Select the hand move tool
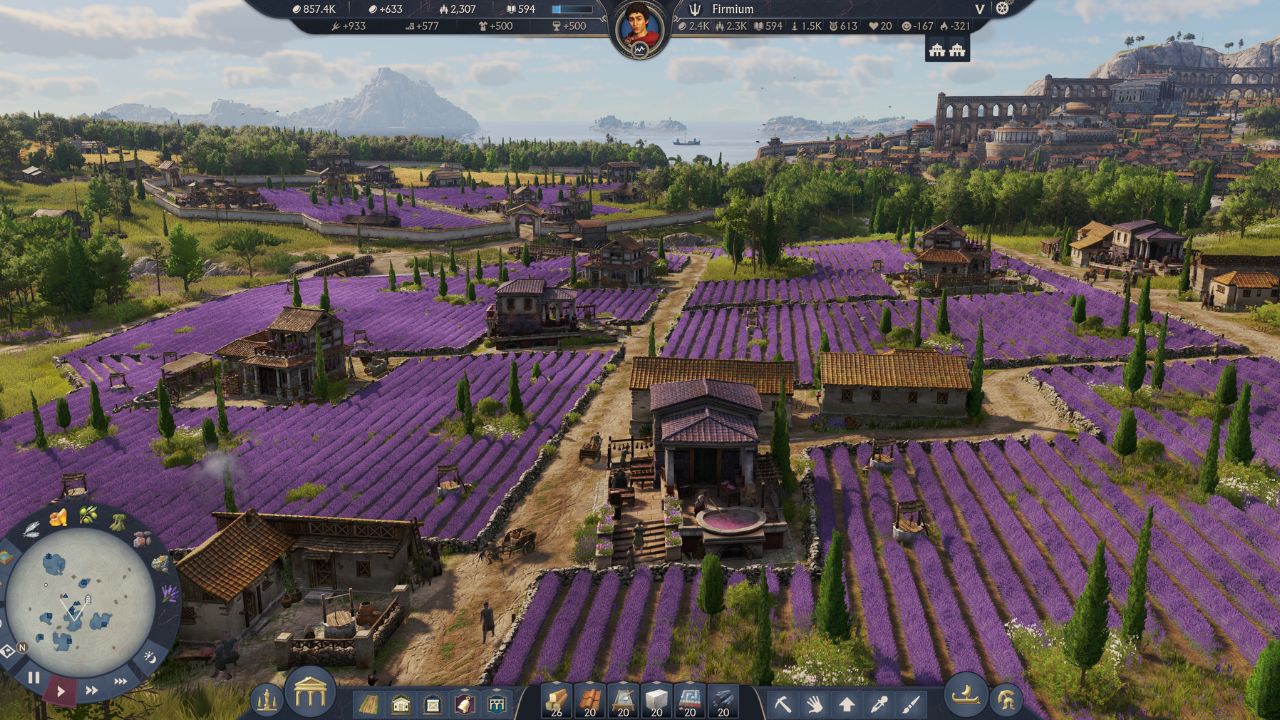Screen dimensions: 1280x720 tap(813, 701)
